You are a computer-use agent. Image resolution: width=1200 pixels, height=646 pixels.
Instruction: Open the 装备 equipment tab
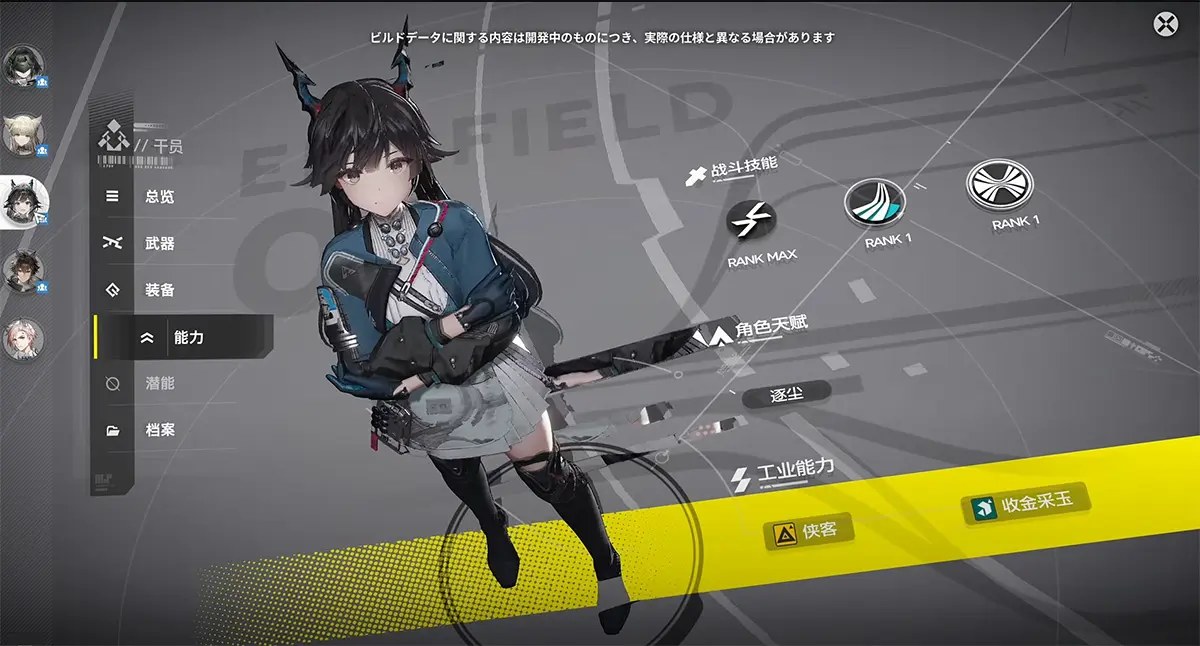click(x=159, y=290)
